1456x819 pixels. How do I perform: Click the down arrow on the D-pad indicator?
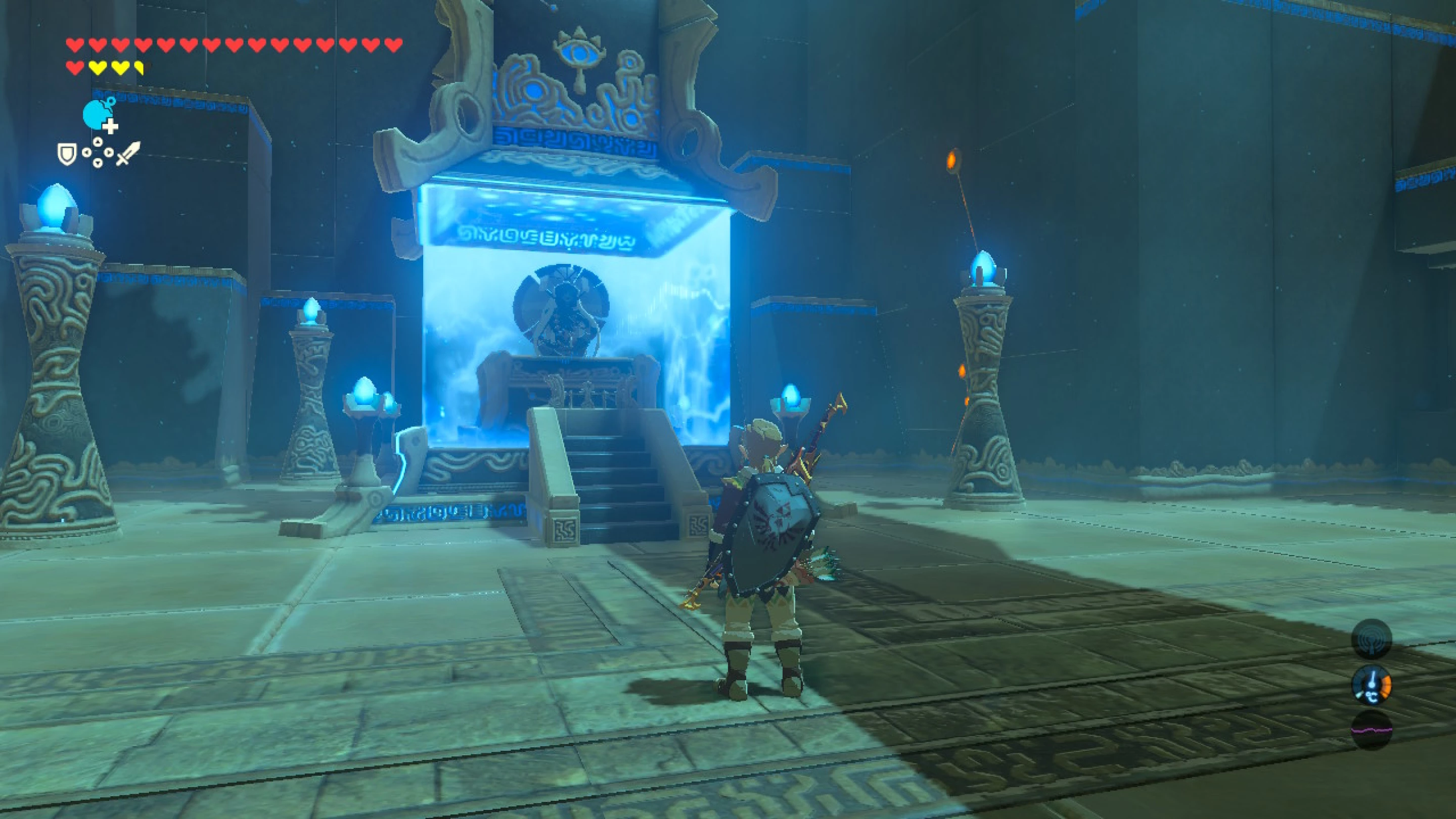click(98, 165)
